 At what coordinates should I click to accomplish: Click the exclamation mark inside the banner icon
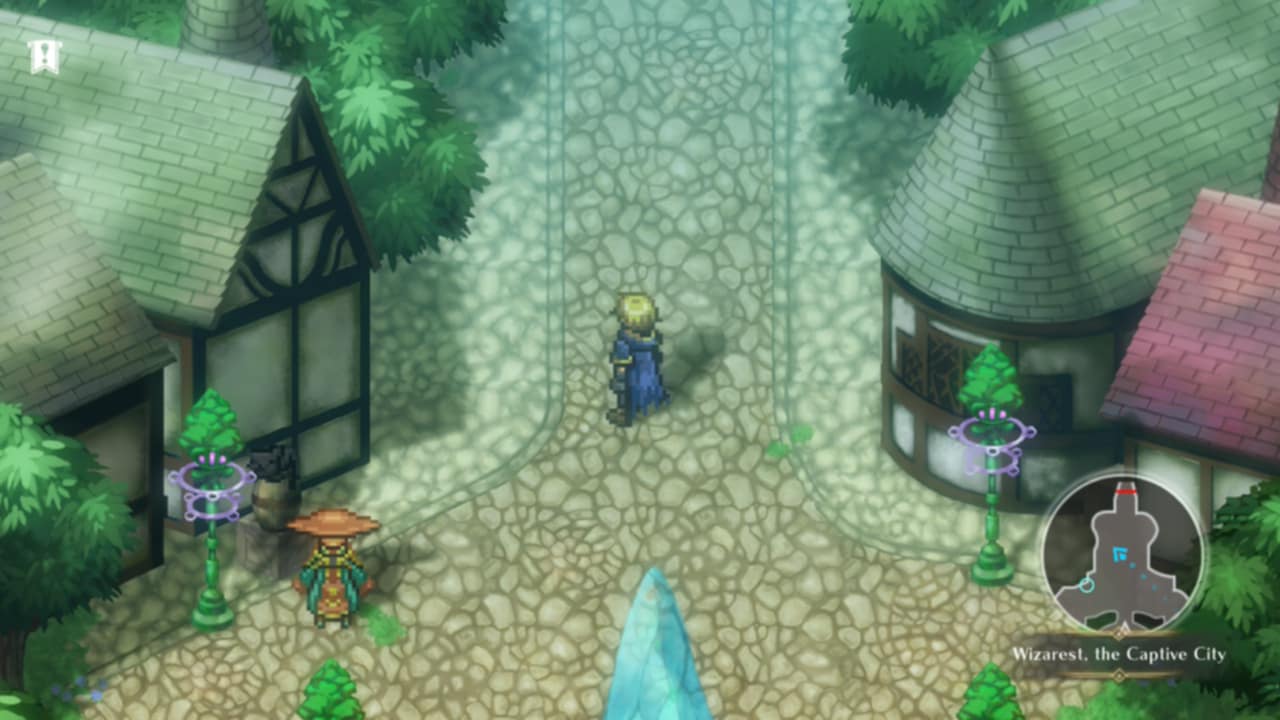44,52
